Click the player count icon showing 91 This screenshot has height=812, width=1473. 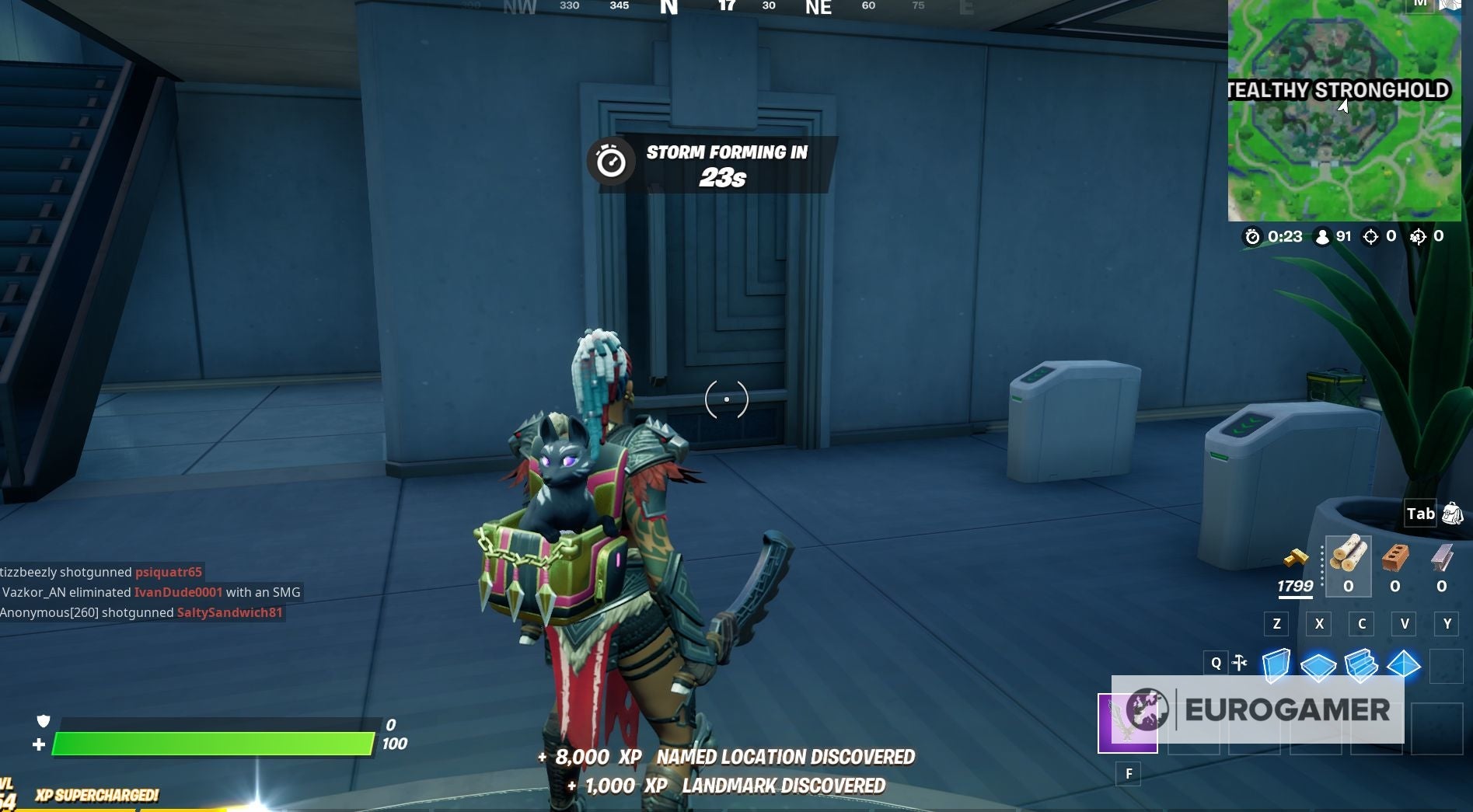1322,238
